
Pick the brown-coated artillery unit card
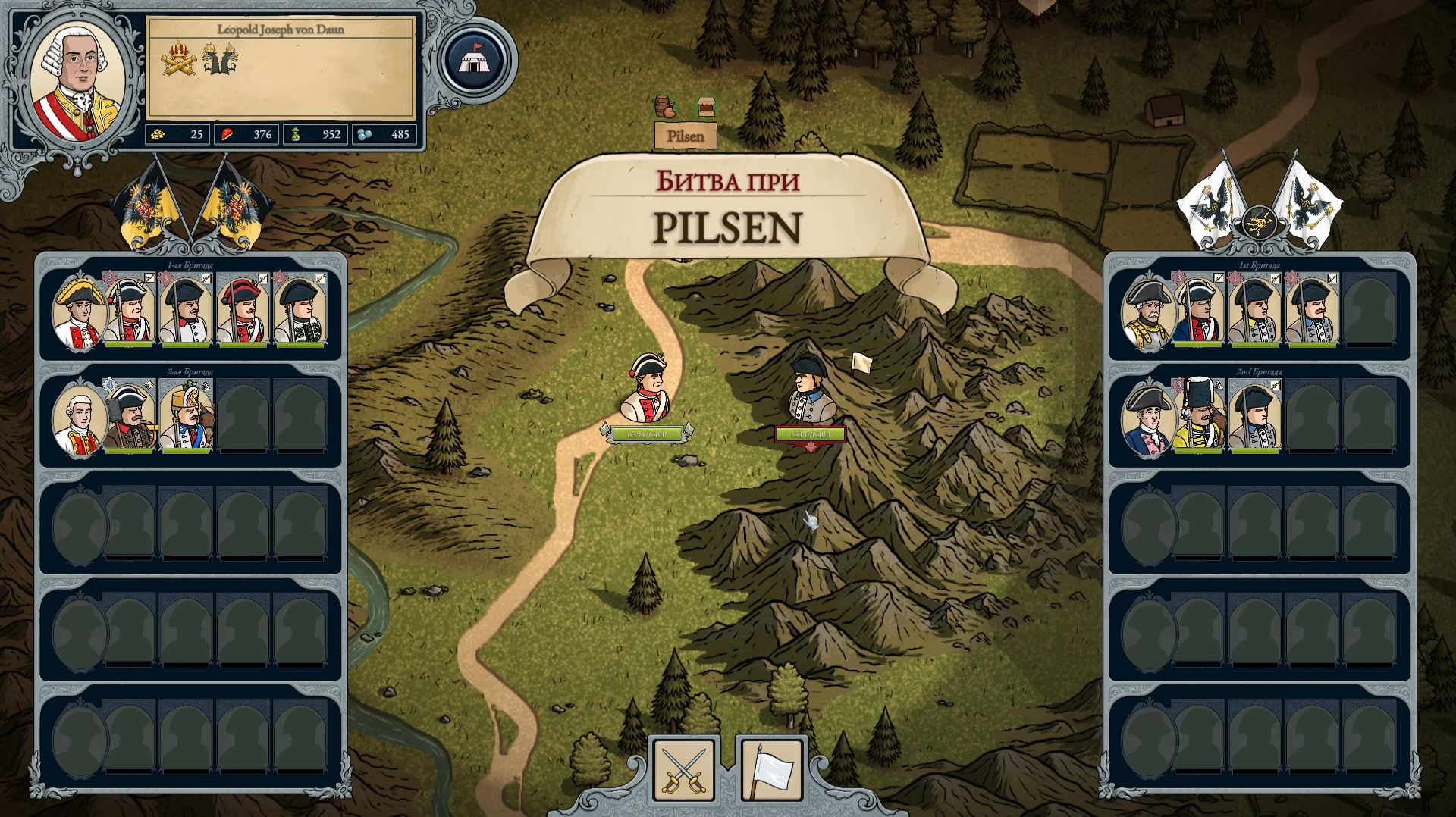click(129, 417)
